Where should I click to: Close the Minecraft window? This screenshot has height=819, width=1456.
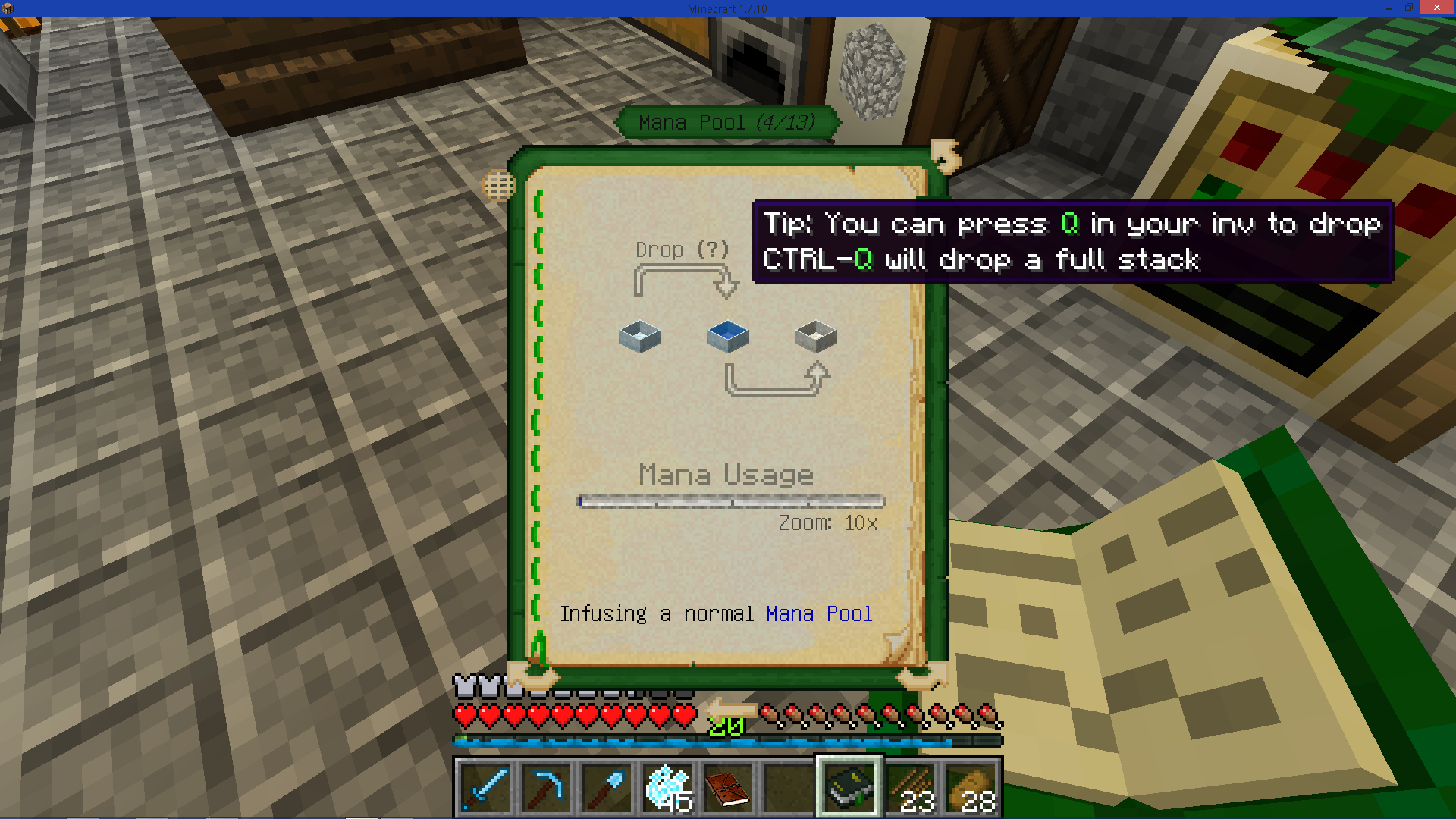coord(1436,8)
